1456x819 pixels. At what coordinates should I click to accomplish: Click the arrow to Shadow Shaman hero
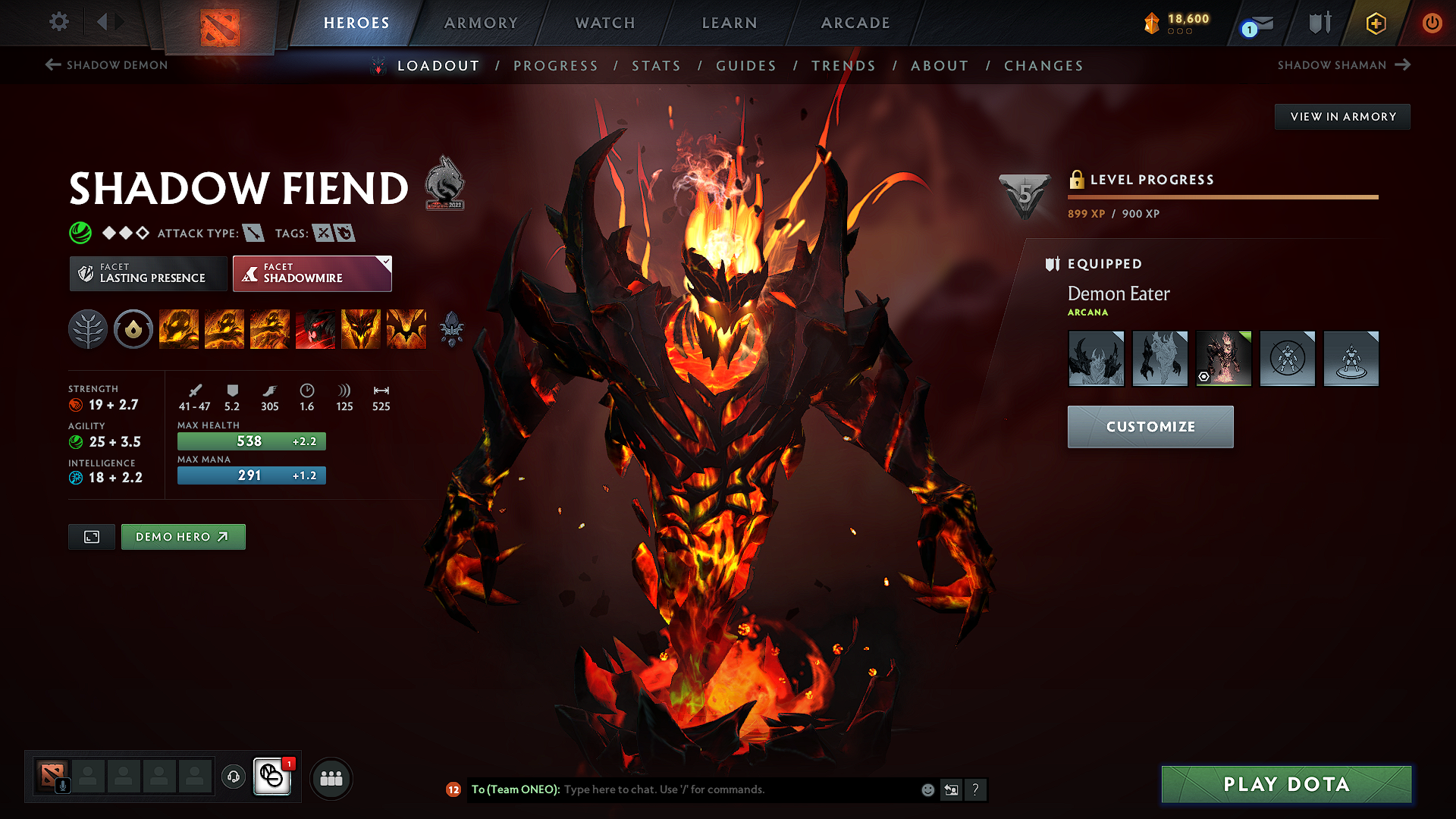1403,65
